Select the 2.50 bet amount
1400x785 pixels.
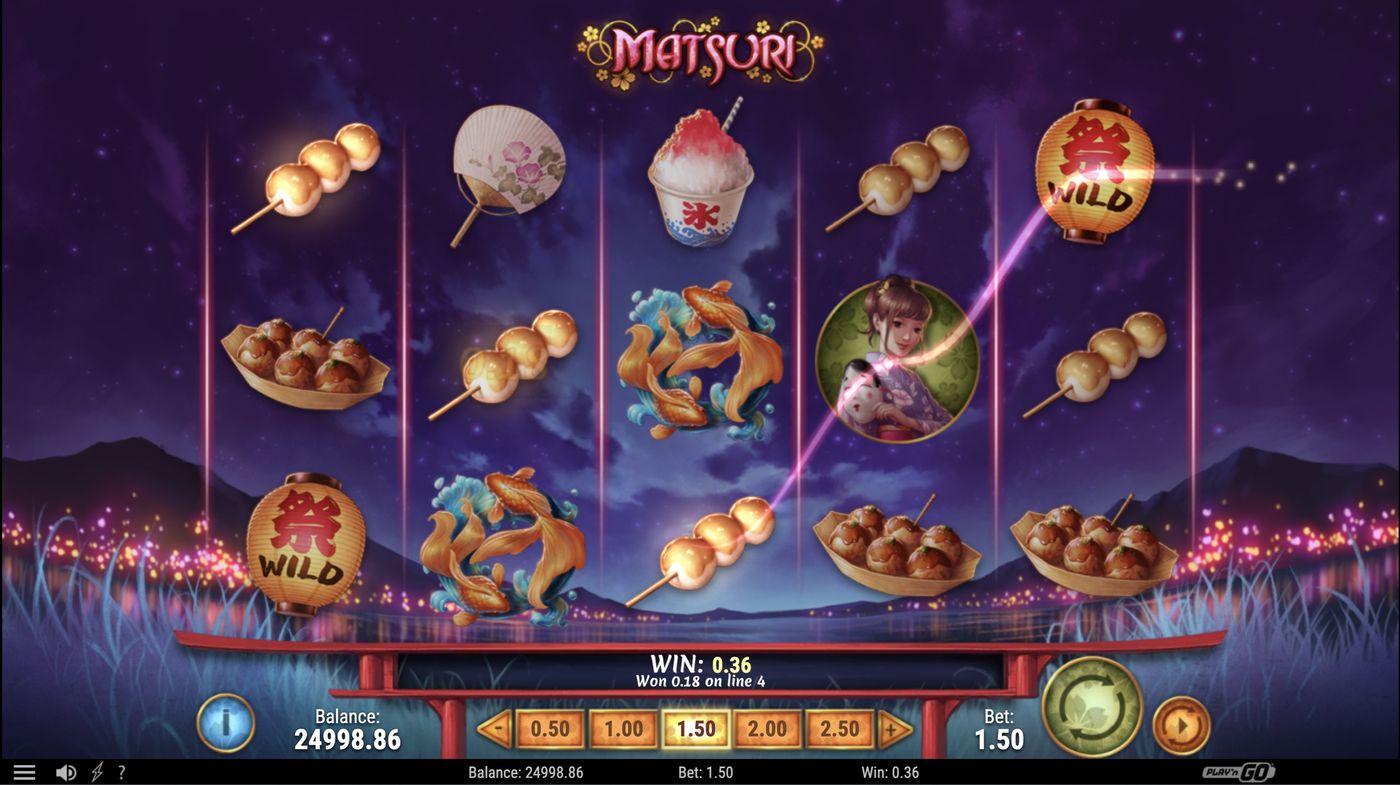click(x=839, y=729)
